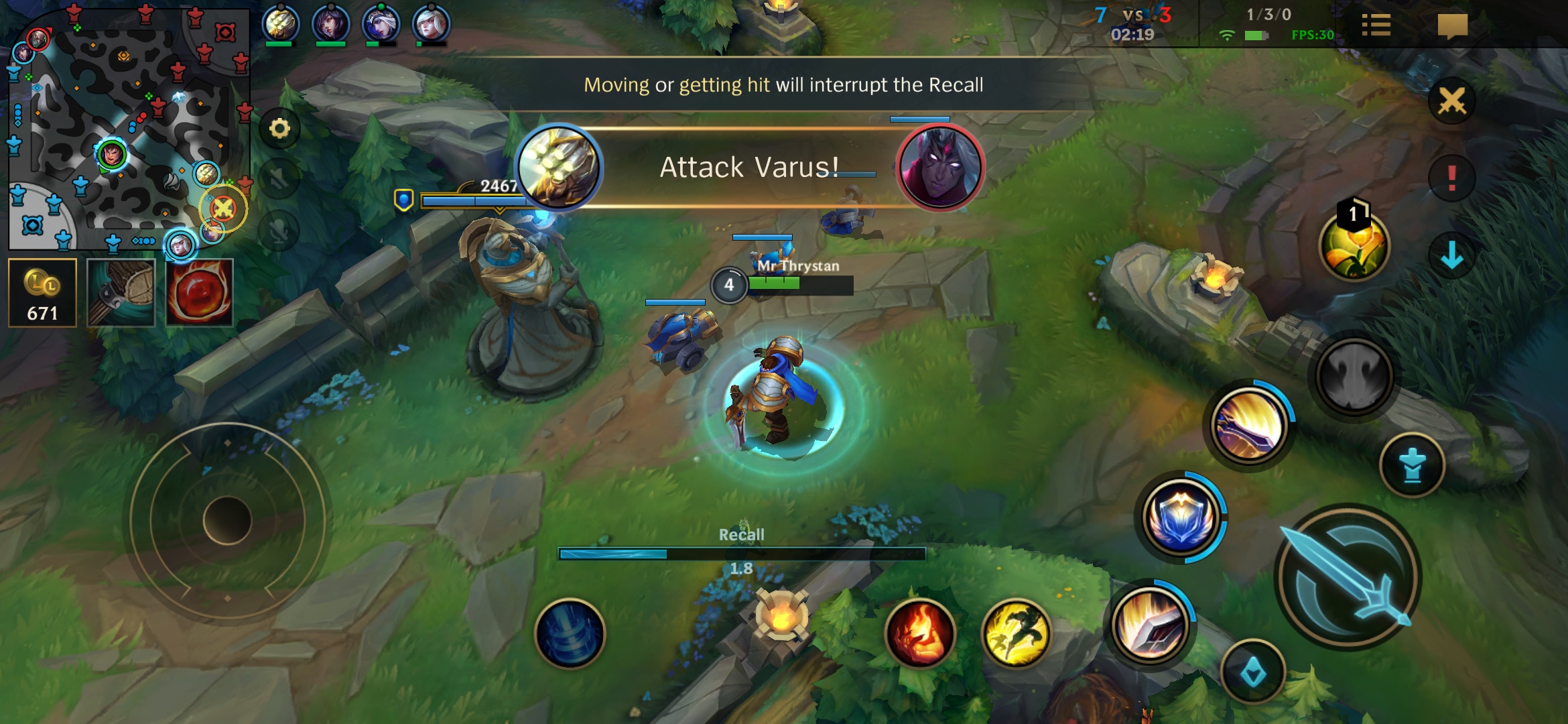Open the gear settings button
Image resolution: width=1568 pixels, height=724 pixels.
(279, 128)
